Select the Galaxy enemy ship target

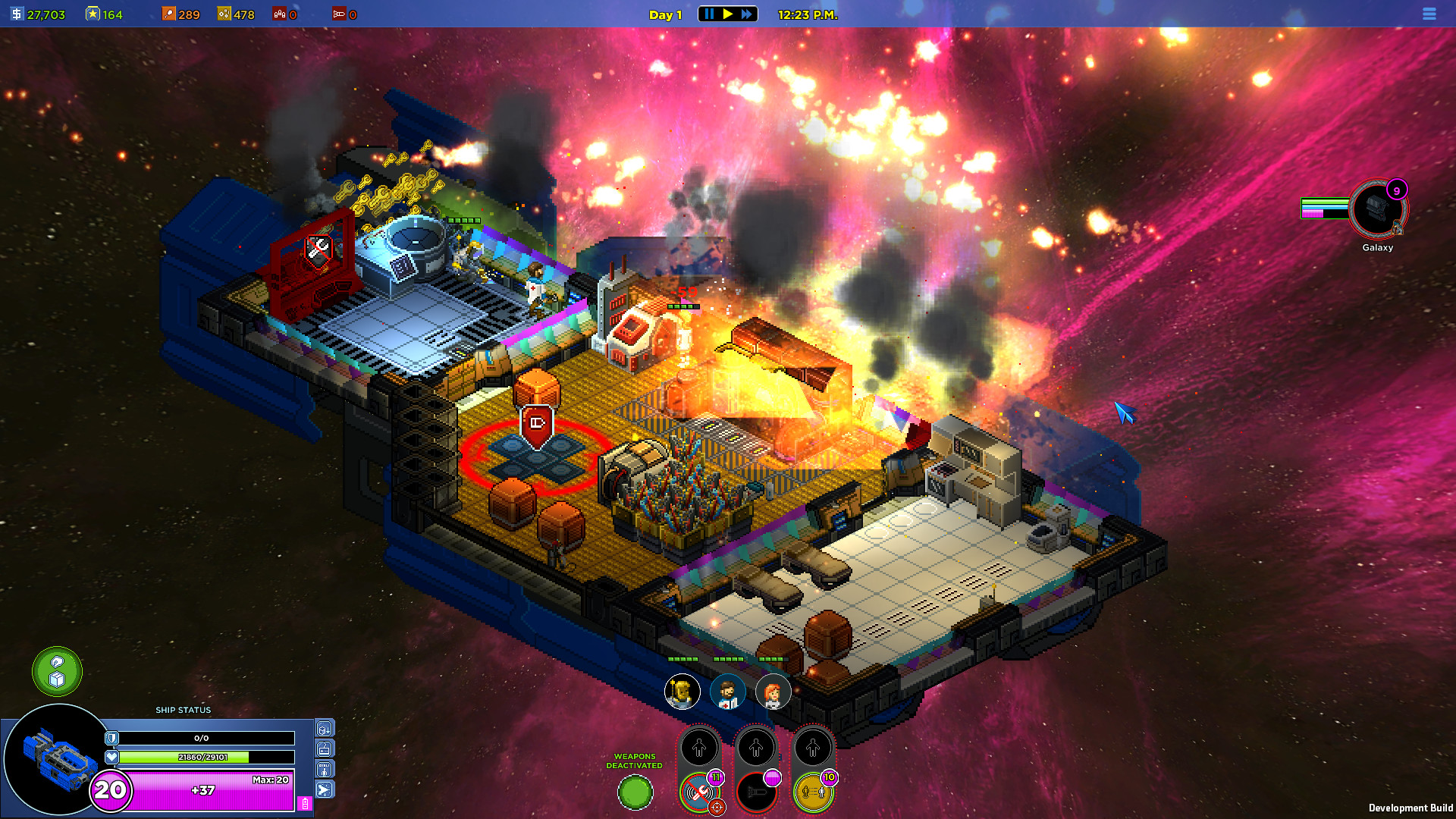coord(1378,209)
